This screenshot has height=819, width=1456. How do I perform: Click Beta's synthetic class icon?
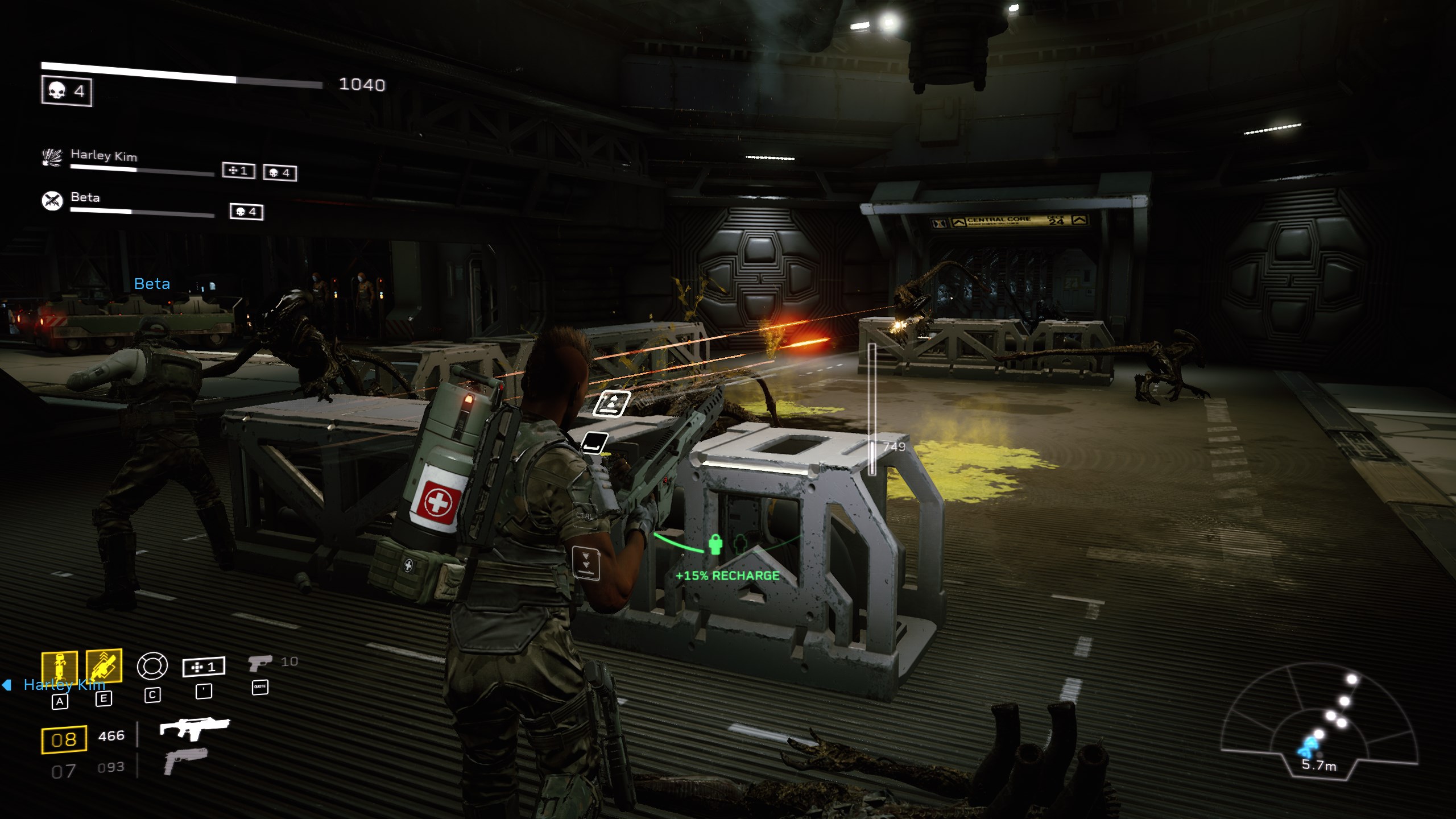[x=52, y=201]
